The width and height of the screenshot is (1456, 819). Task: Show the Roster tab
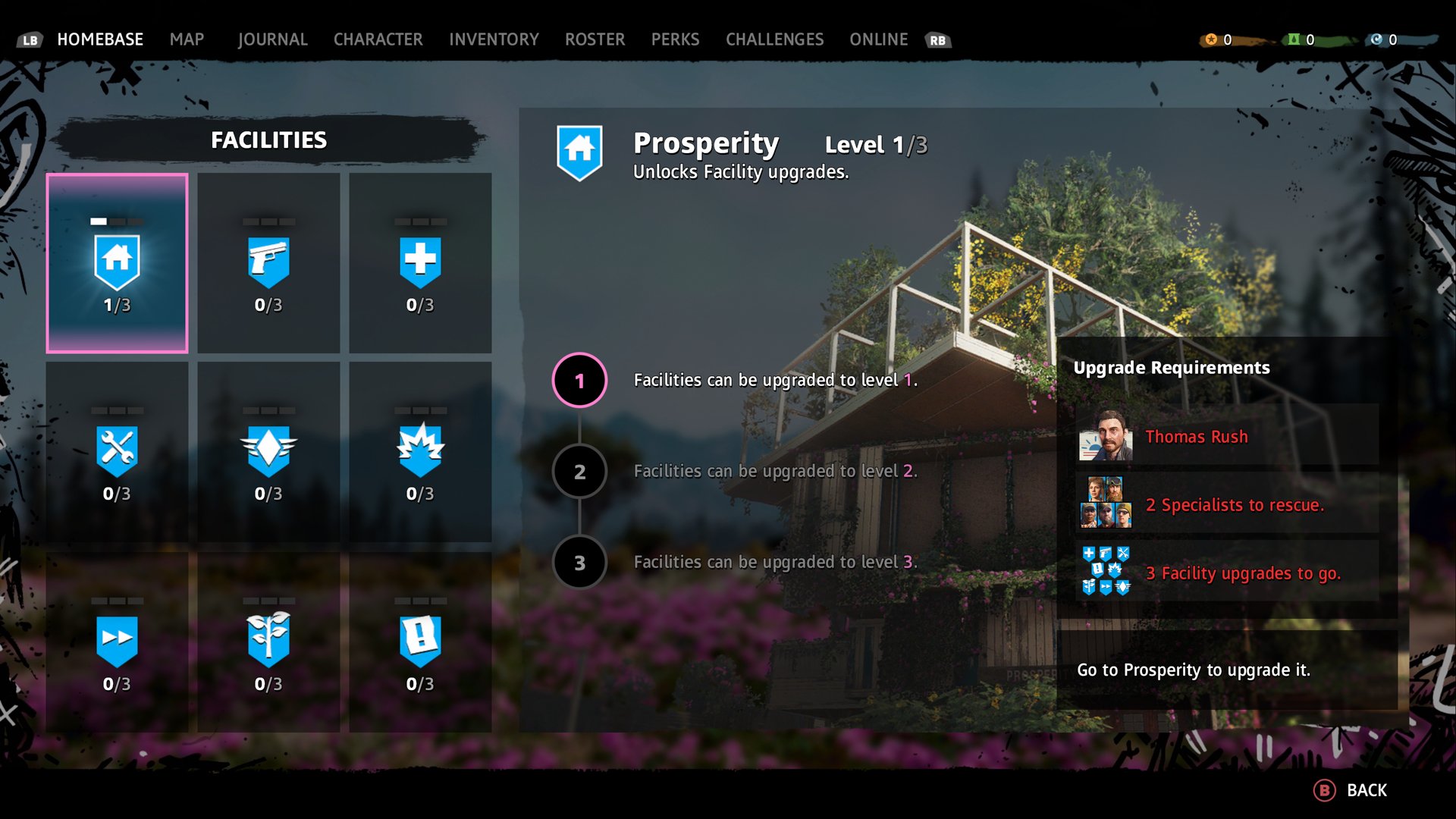coord(595,39)
